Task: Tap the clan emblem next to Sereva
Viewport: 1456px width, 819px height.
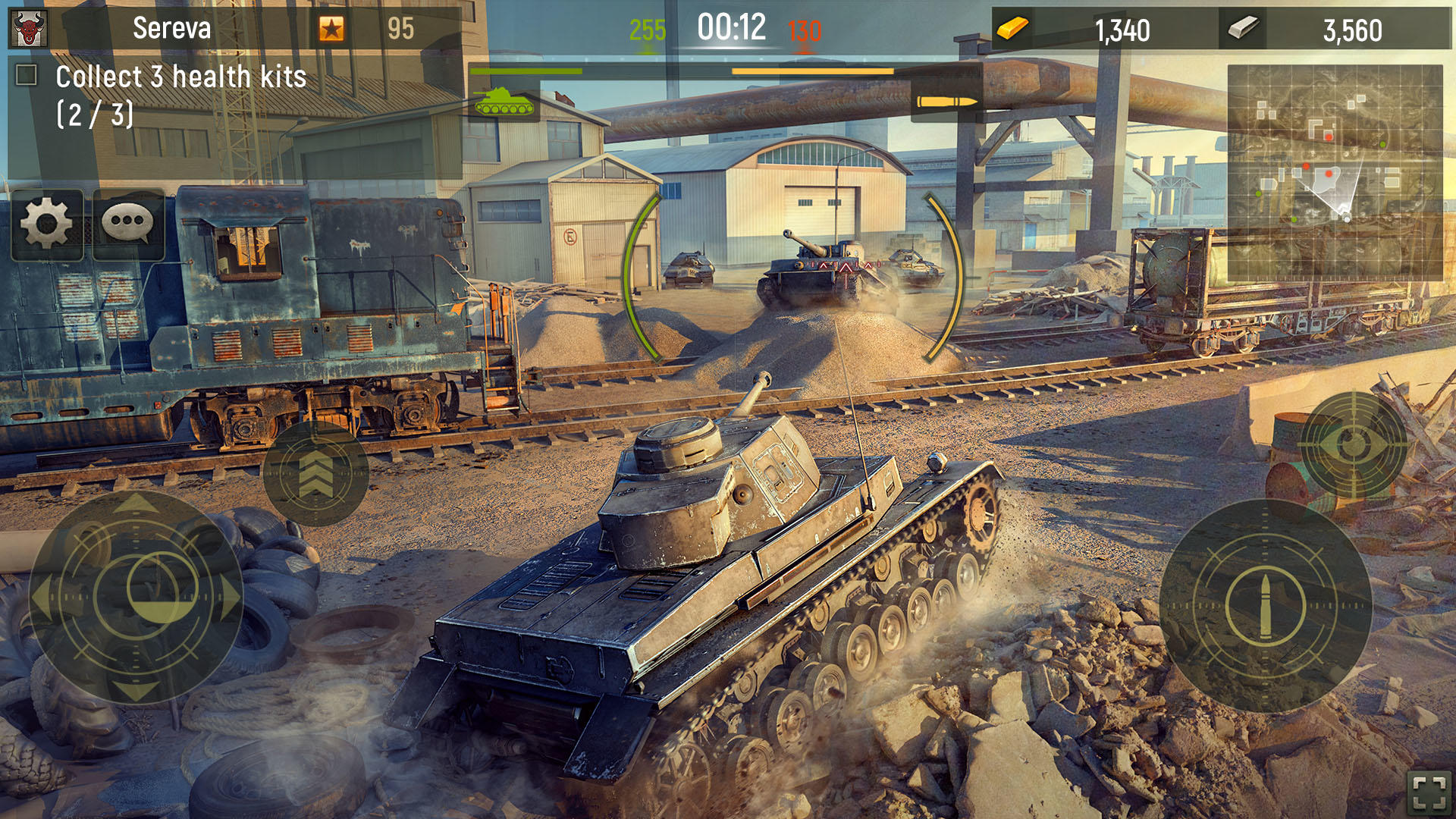Action: tap(27, 28)
